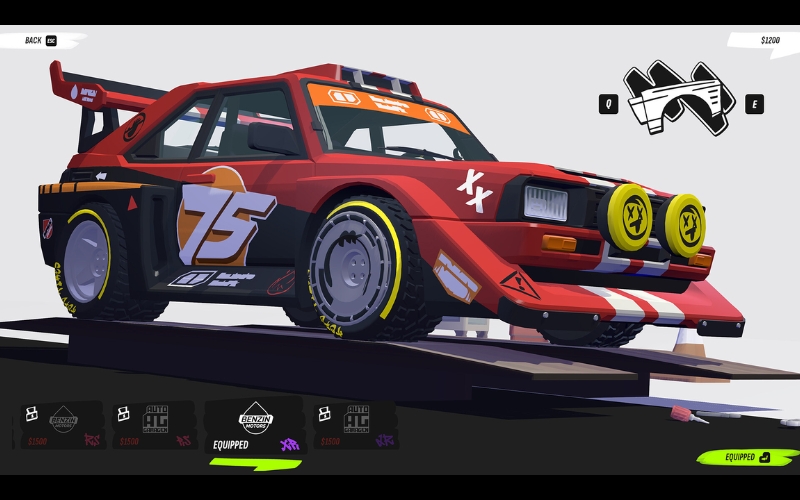Pick the Auto HG kit with purple tag
Viewport: 800px width, 500px height.
355,425
